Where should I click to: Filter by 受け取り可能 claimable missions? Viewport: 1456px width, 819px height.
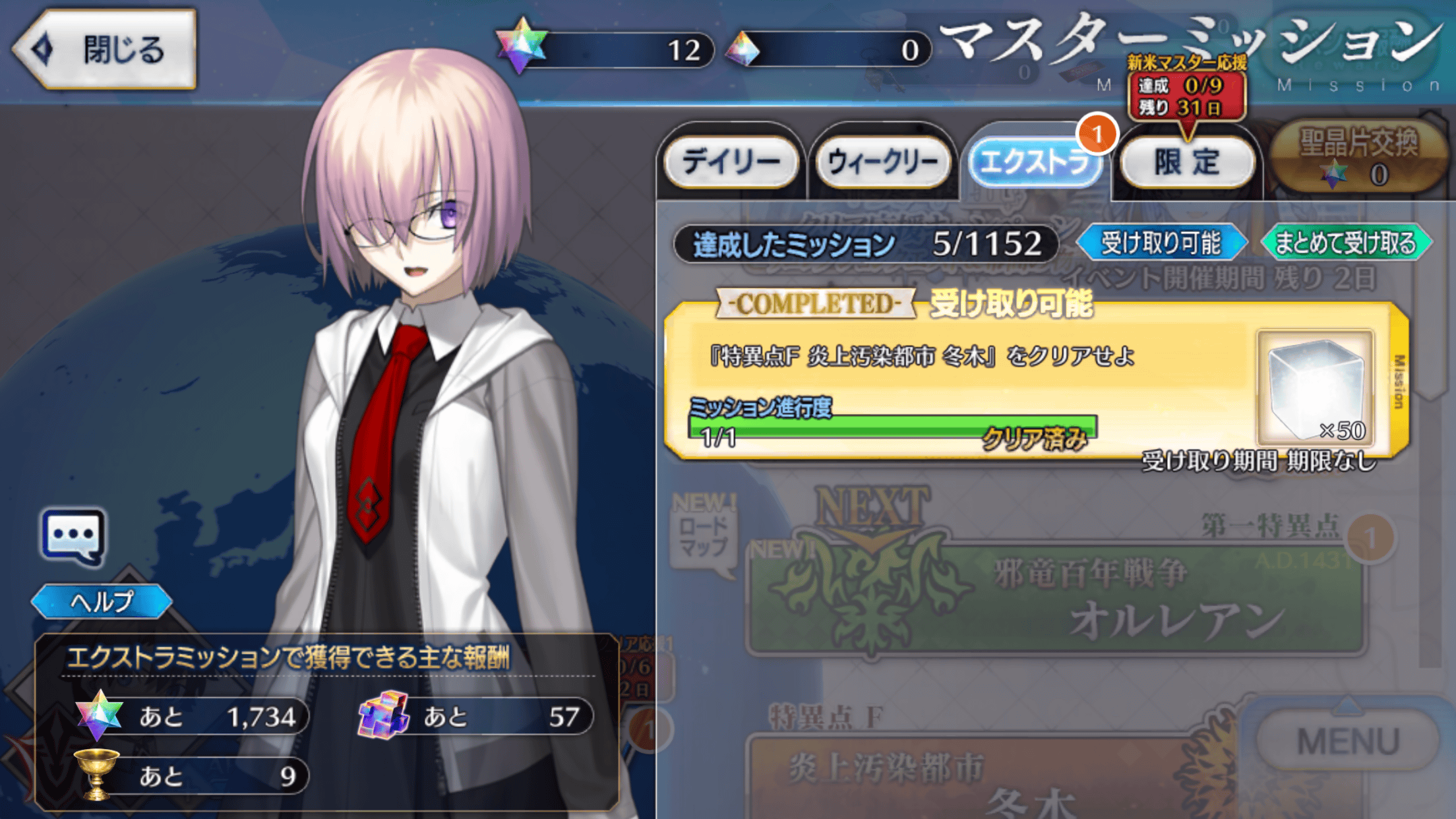point(1161,243)
